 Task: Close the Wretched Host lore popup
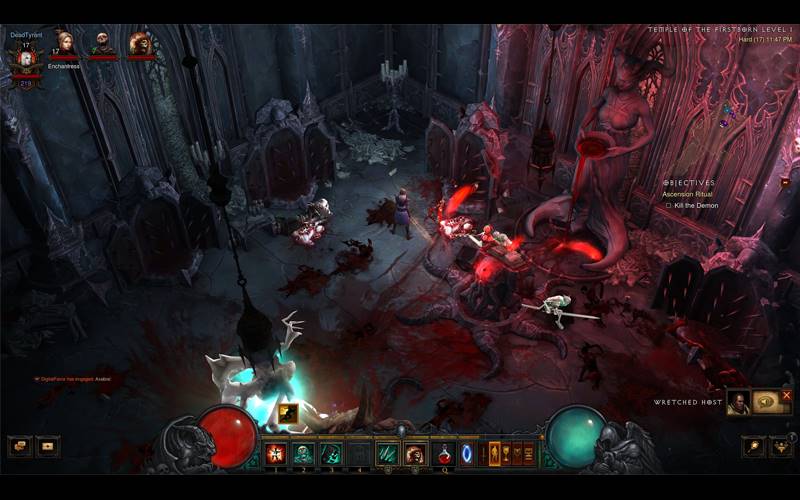coord(787,396)
